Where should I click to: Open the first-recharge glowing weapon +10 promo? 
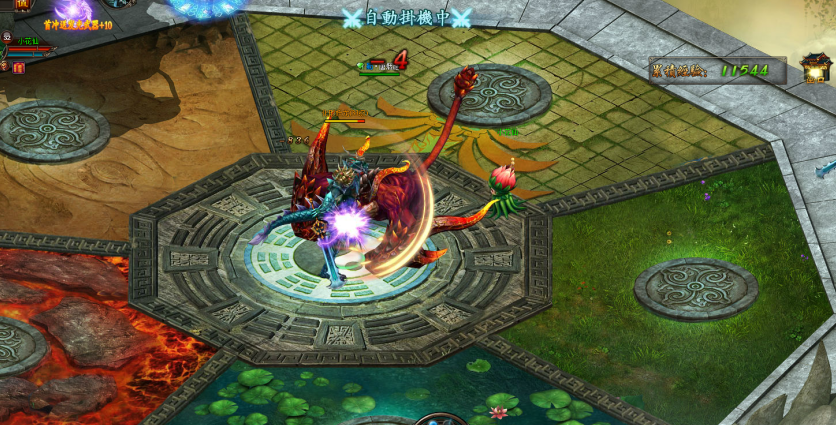click(x=76, y=13)
